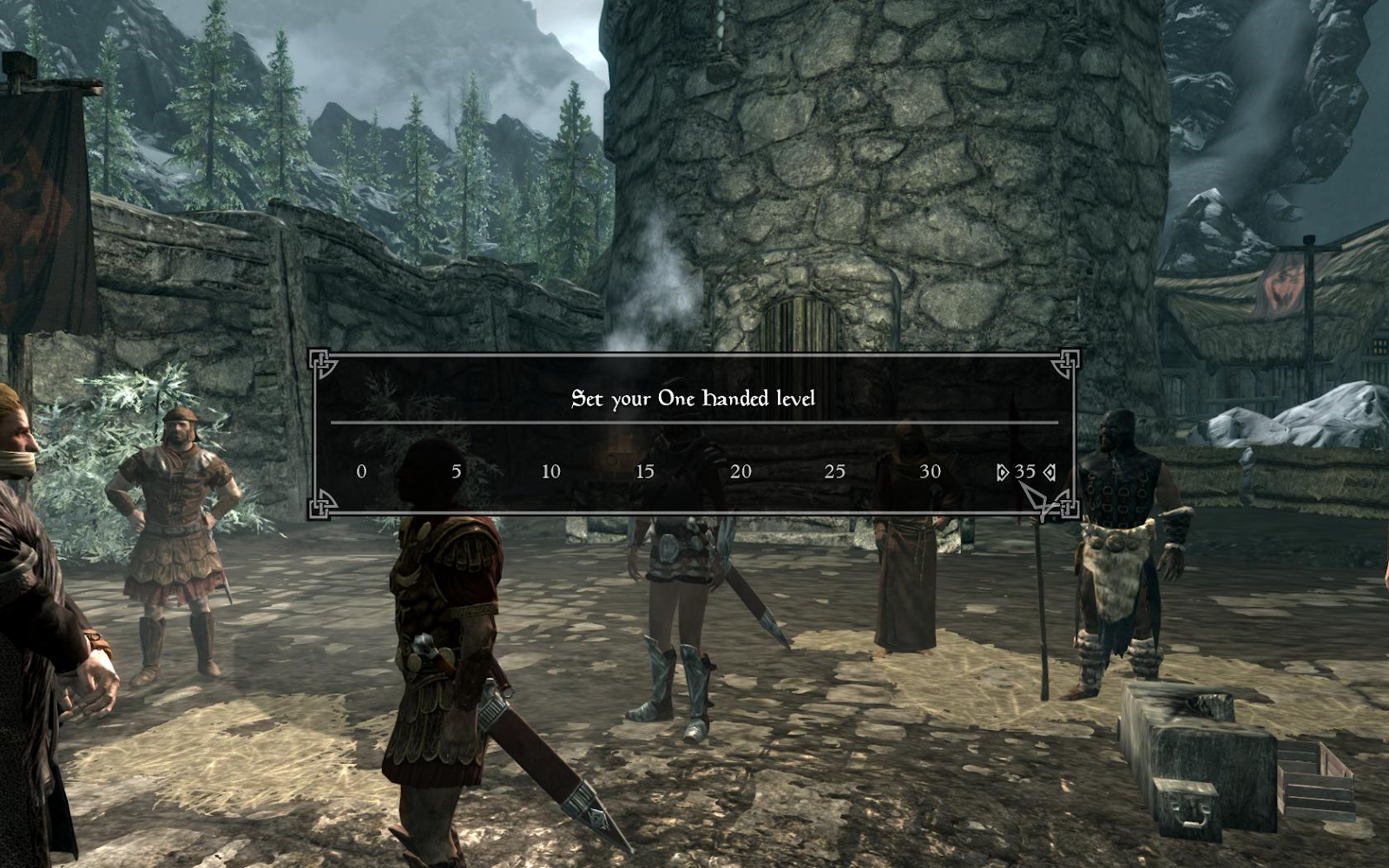
Task: Select 25 as the One Handed level
Action: click(834, 471)
